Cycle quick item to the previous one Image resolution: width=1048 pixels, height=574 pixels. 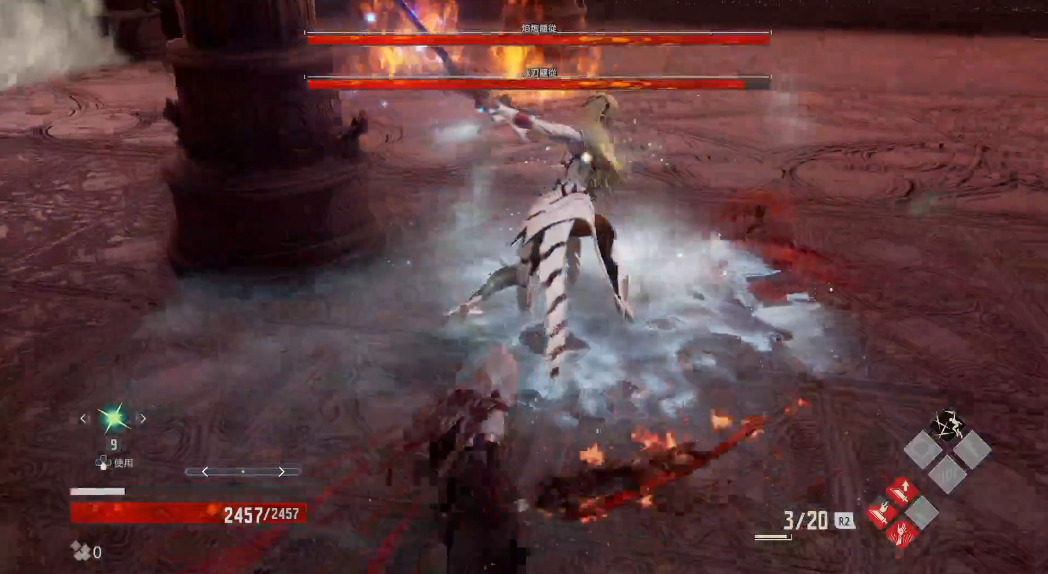coord(84,419)
